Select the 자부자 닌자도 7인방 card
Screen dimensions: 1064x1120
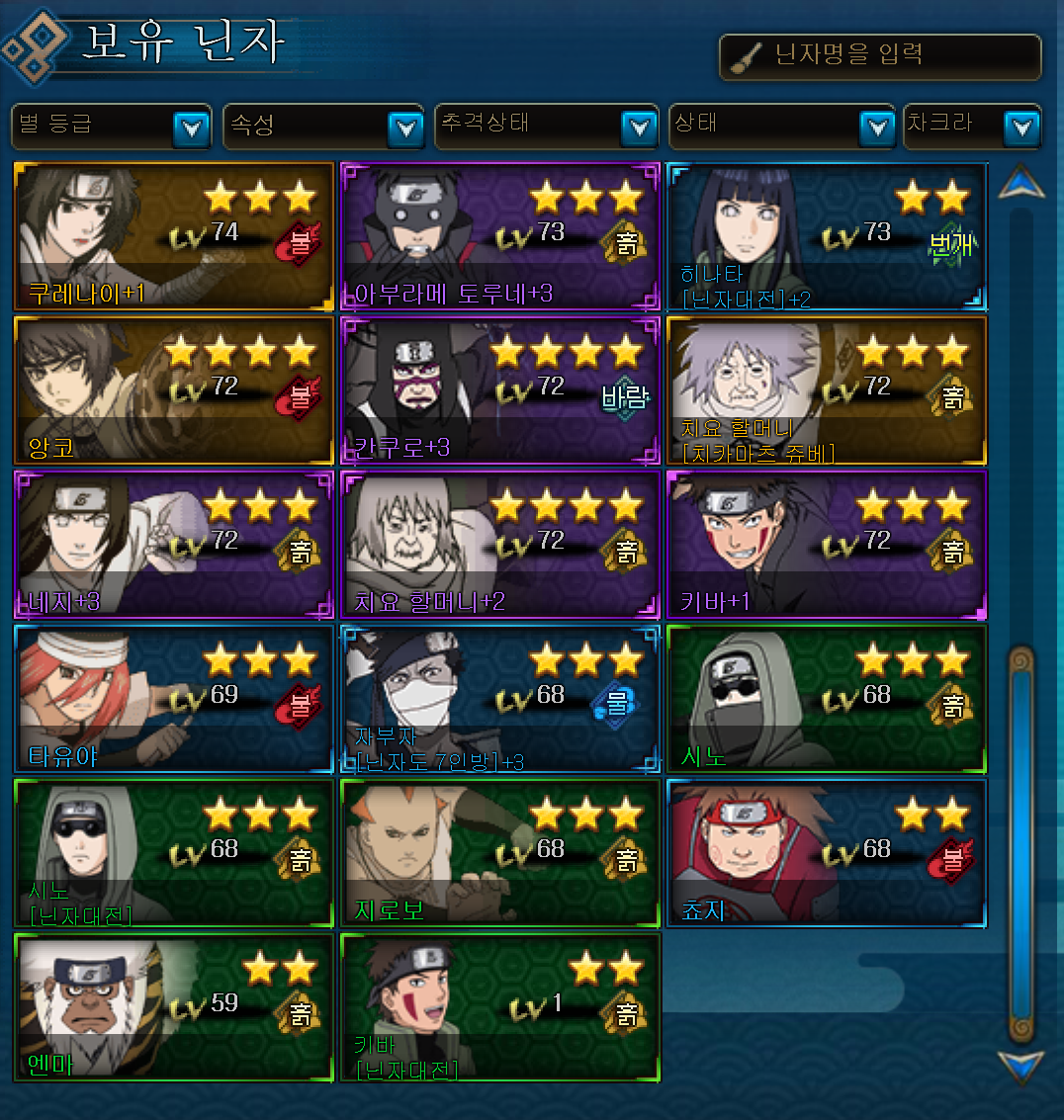499,699
